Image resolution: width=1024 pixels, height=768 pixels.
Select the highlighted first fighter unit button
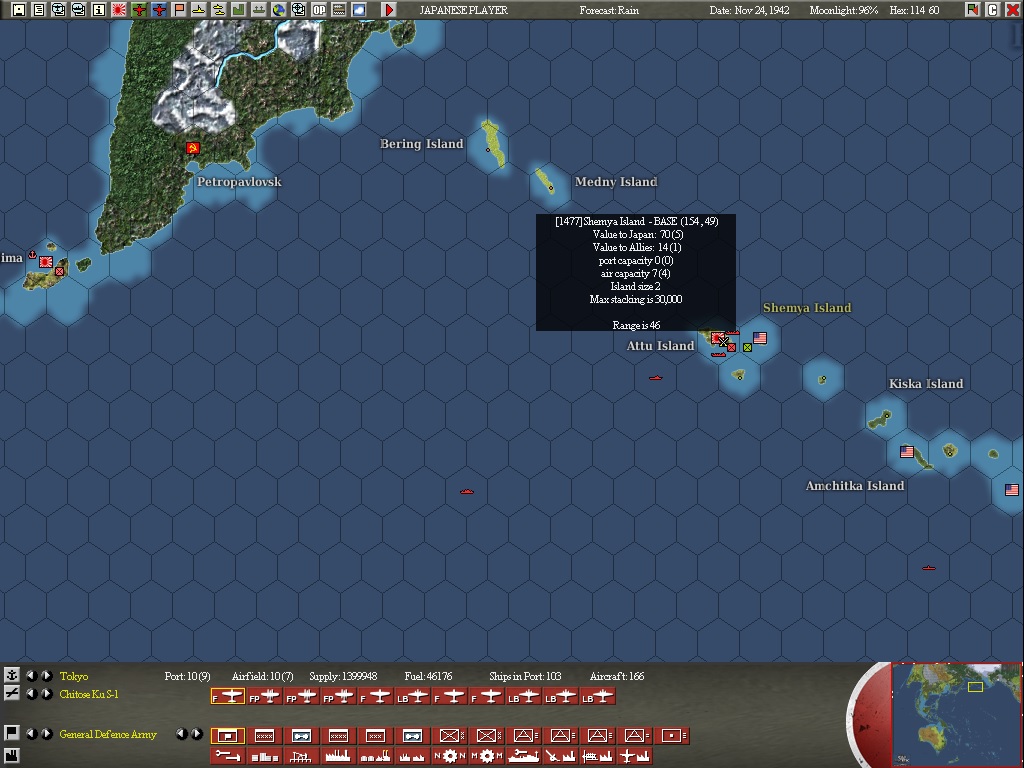(227, 696)
